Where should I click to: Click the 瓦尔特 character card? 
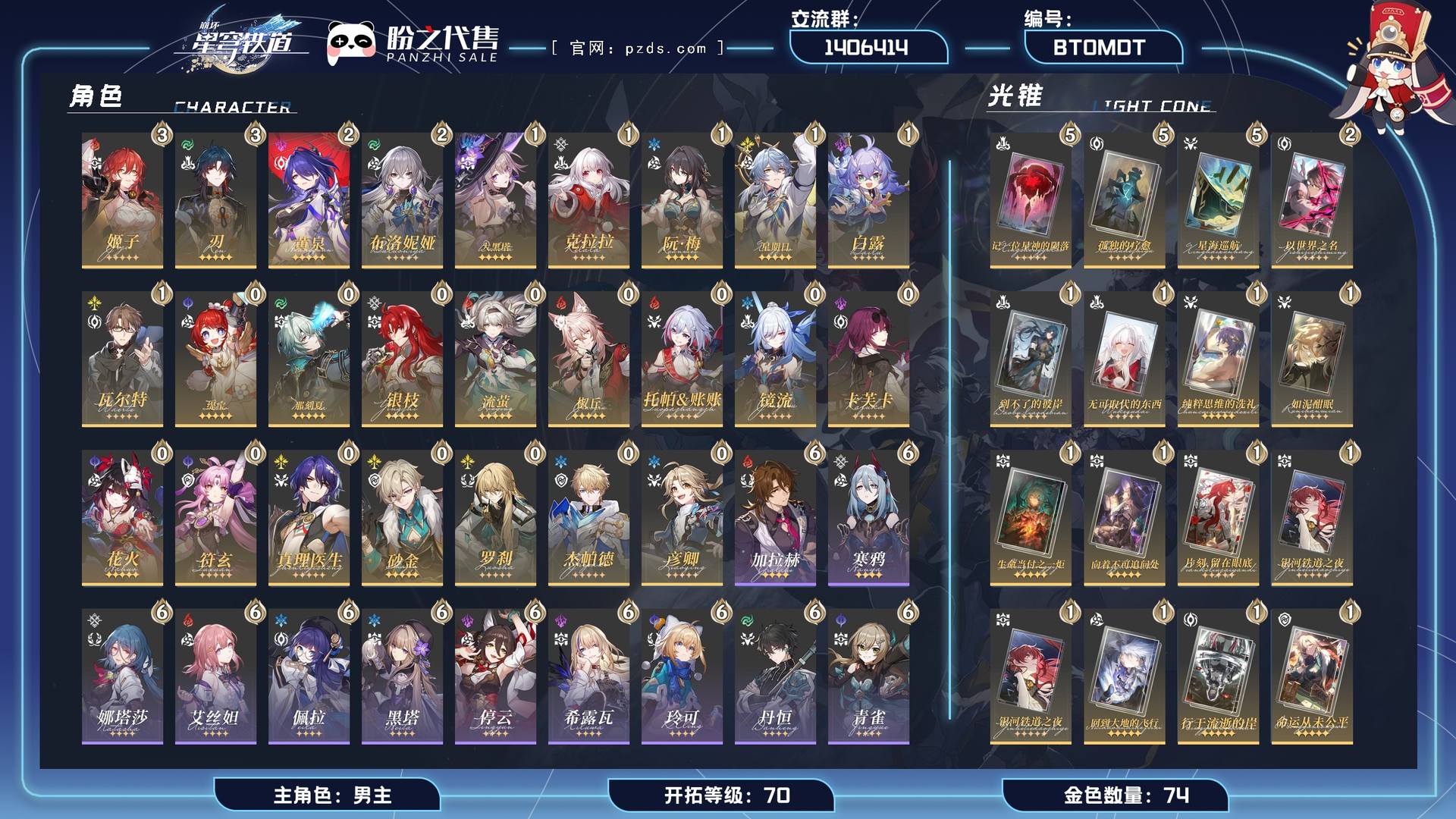(x=122, y=359)
